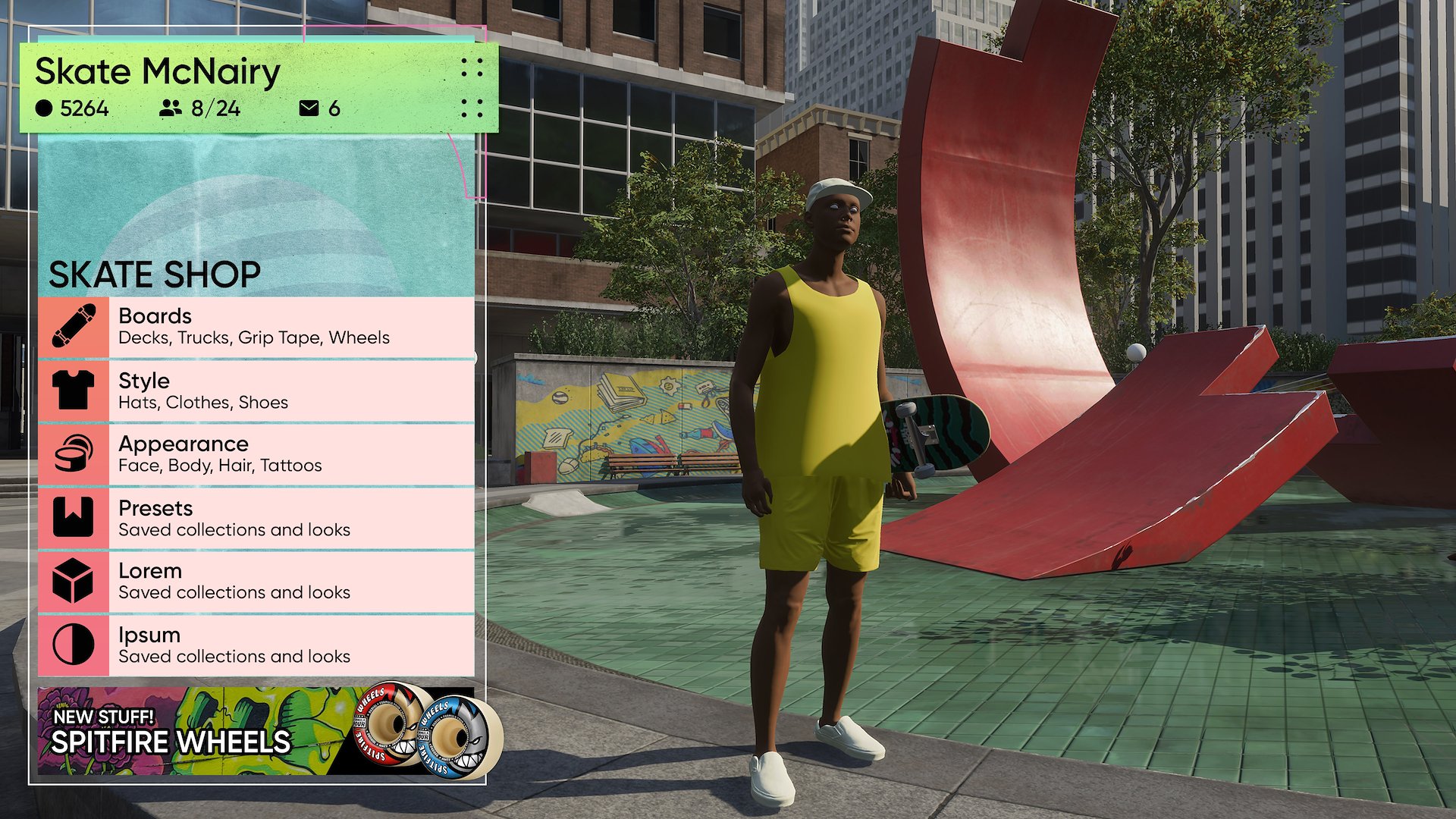Open the envelope messages icon
The image size is (1456, 819).
tap(309, 108)
